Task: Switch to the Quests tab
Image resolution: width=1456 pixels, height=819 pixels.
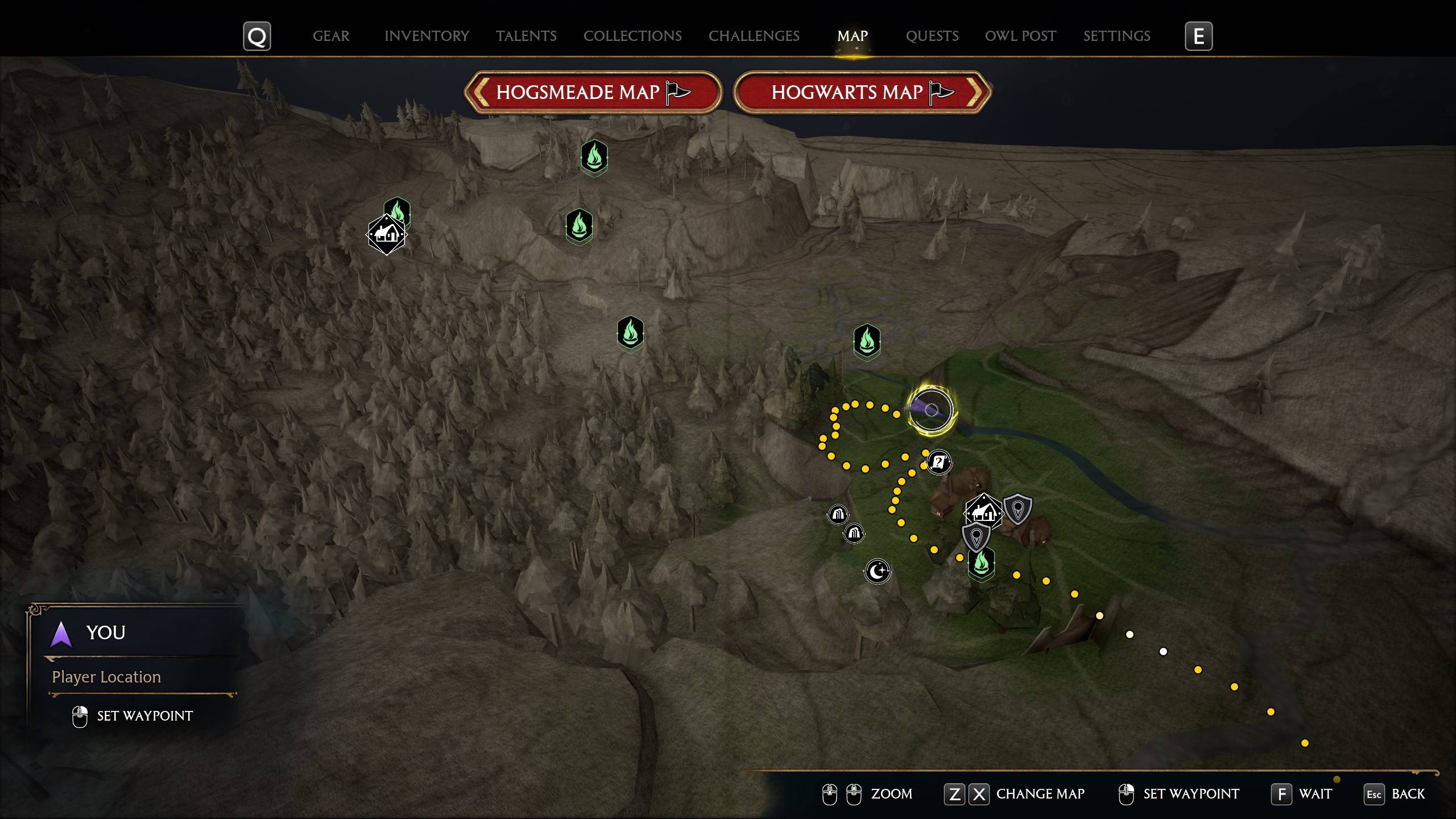Action: [x=932, y=36]
